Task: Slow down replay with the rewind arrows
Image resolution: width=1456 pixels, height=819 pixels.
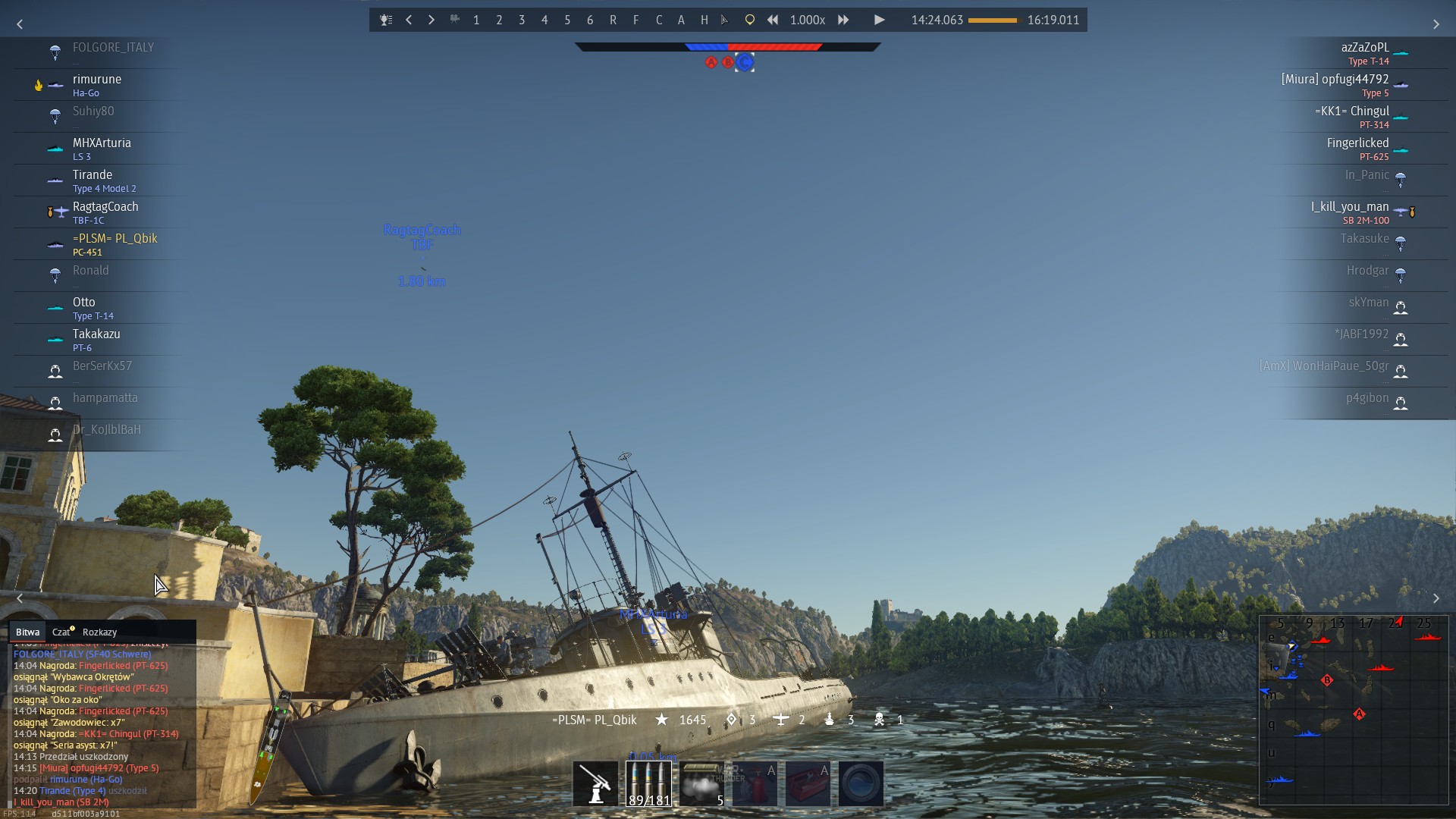Action: tap(772, 20)
